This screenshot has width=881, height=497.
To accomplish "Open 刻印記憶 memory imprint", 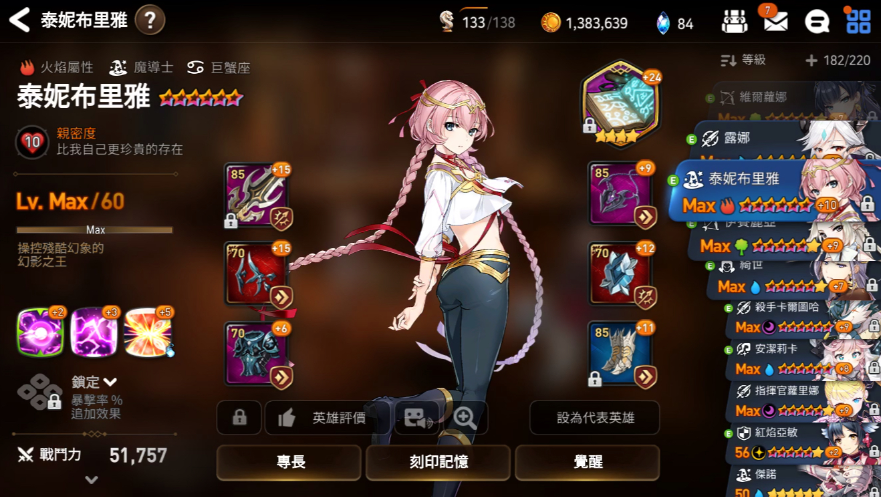I will pyautogui.click(x=438, y=463).
